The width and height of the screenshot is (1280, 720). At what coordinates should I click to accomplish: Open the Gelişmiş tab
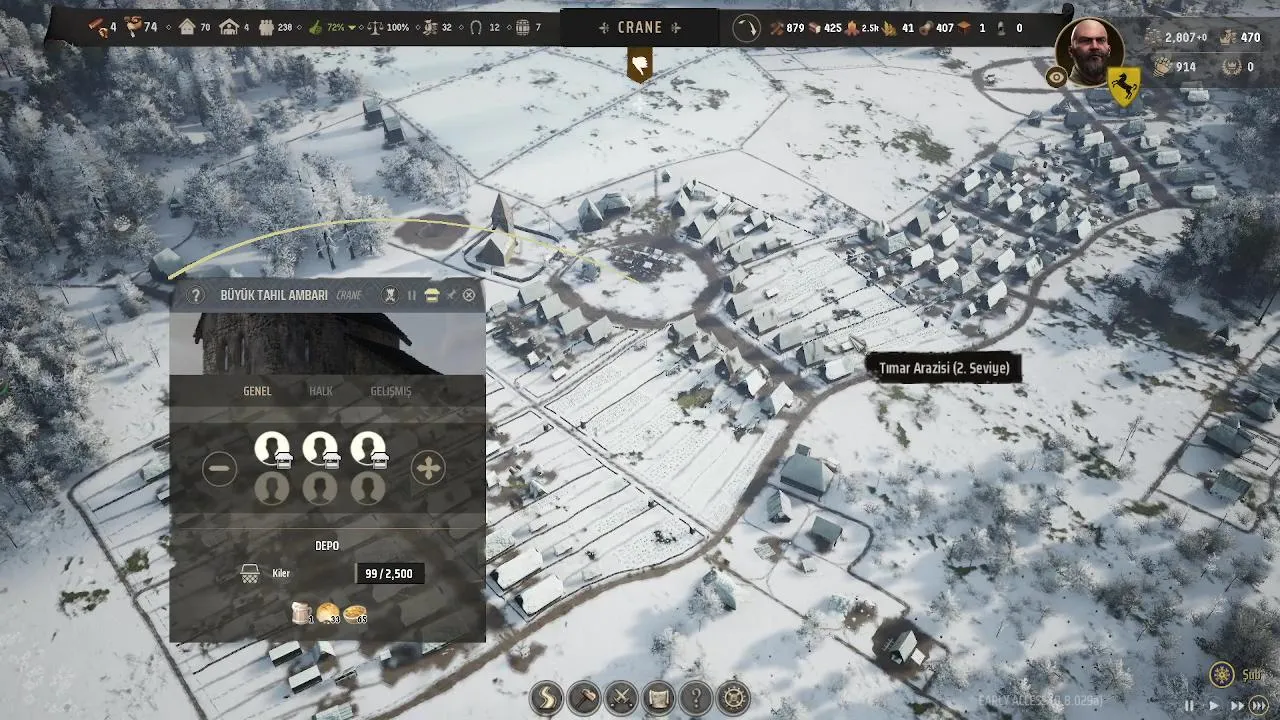(390, 391)
